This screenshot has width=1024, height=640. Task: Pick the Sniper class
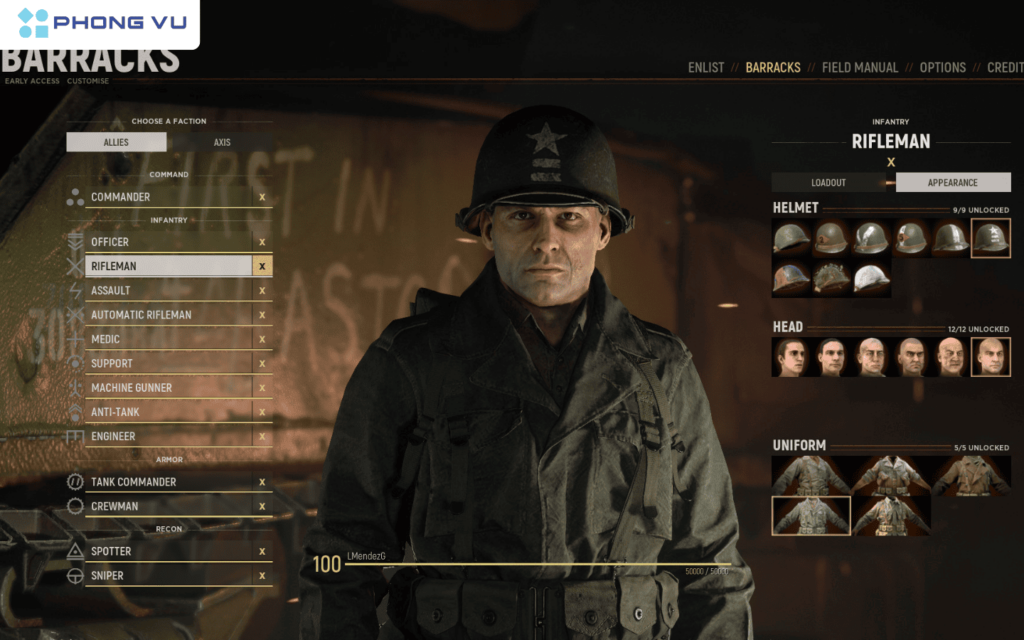tap(107, 576)
